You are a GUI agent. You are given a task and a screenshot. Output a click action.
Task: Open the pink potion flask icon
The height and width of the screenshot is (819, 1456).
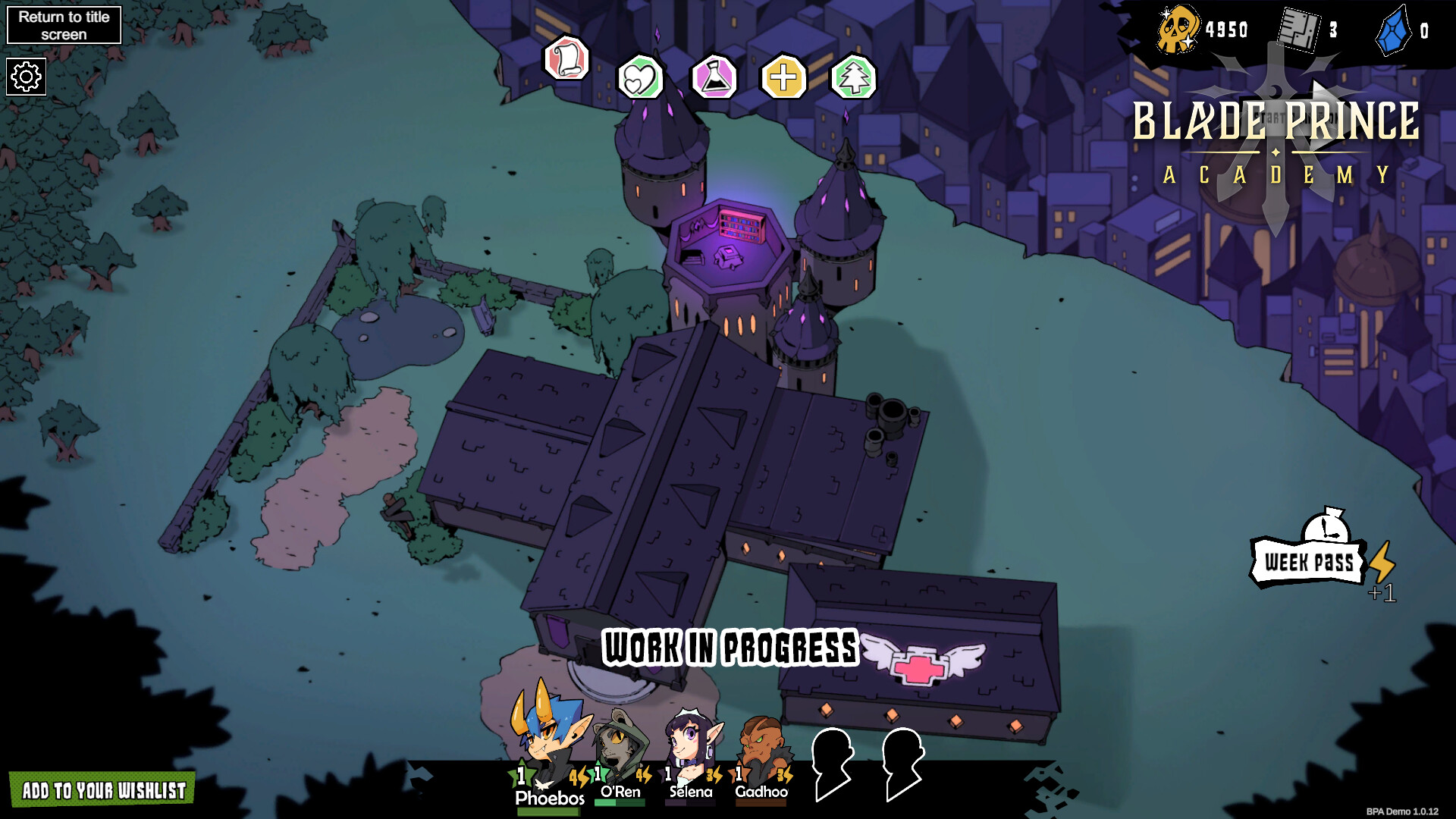click(x=714, y=78)
